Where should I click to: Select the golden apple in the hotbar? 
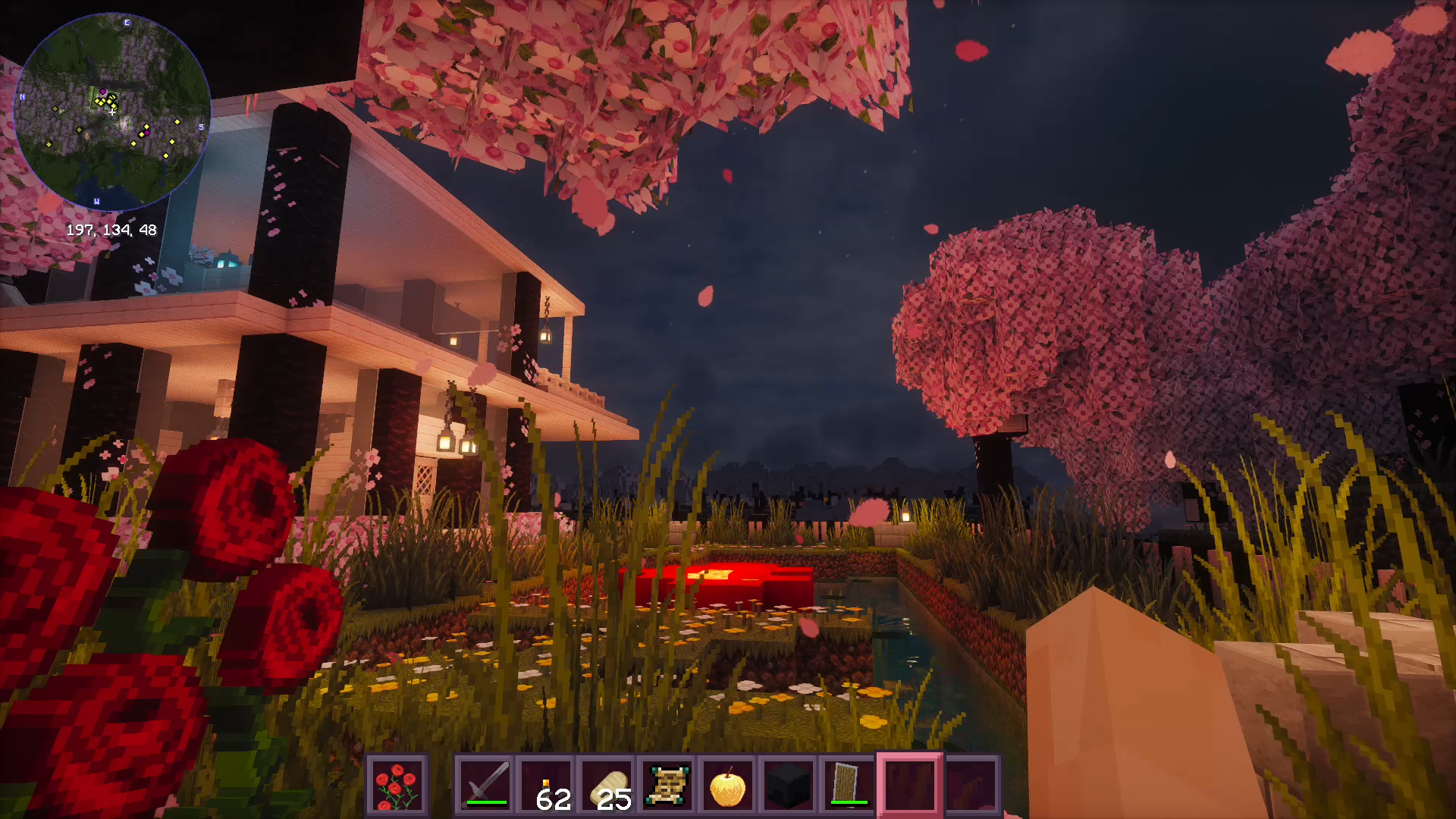pos(727,785)
